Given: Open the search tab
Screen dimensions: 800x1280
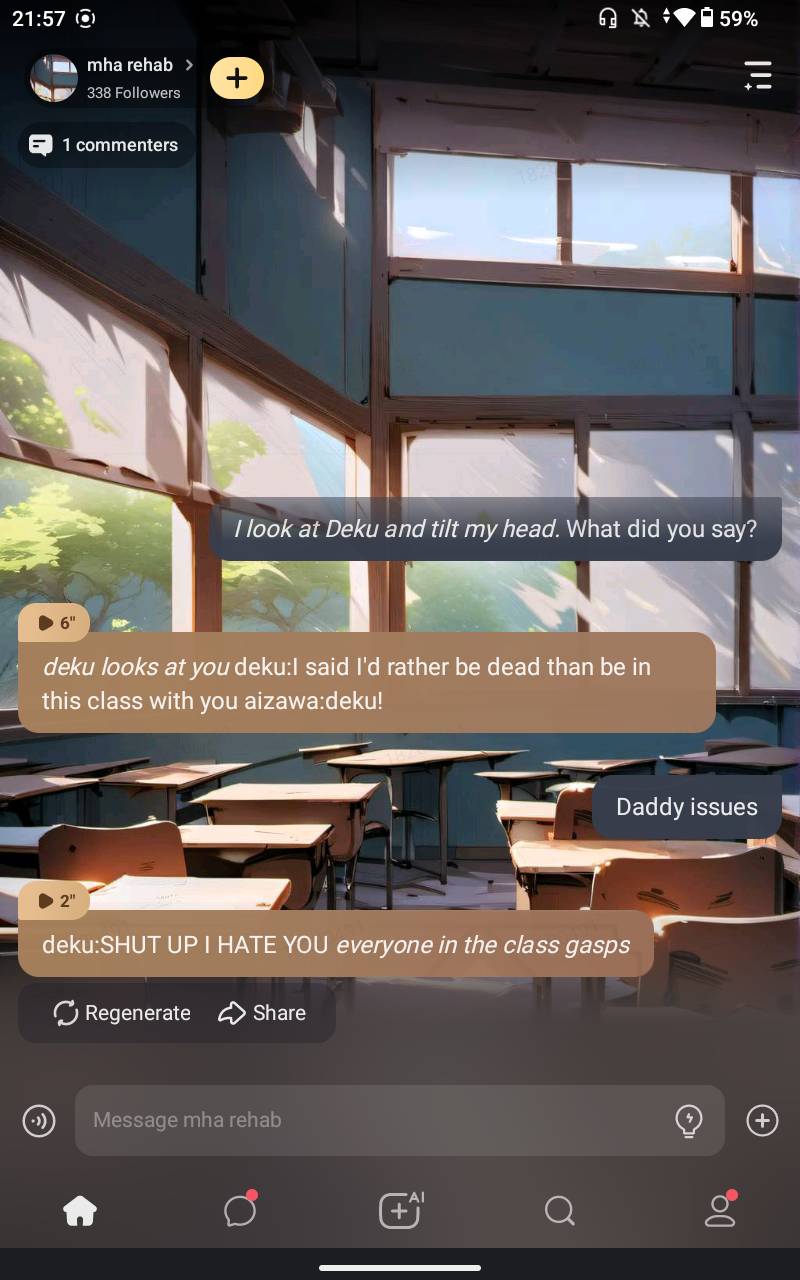Looking at the screenshot, I should click(x=560, y=1211).
